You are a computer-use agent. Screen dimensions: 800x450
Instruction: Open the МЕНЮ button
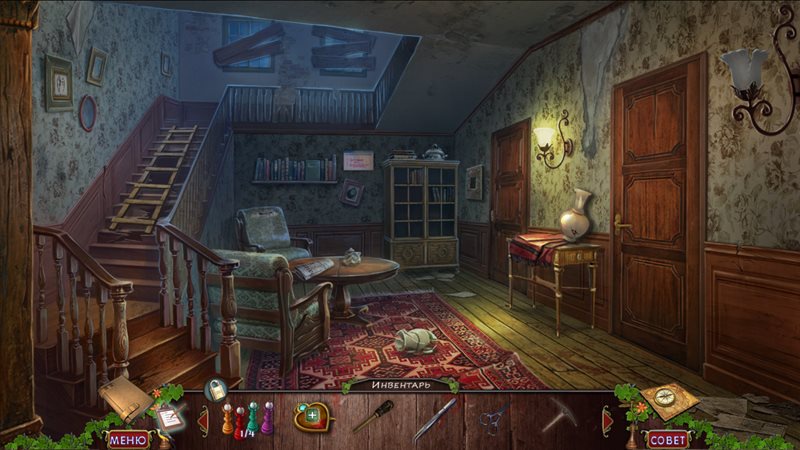pos(127,438)
